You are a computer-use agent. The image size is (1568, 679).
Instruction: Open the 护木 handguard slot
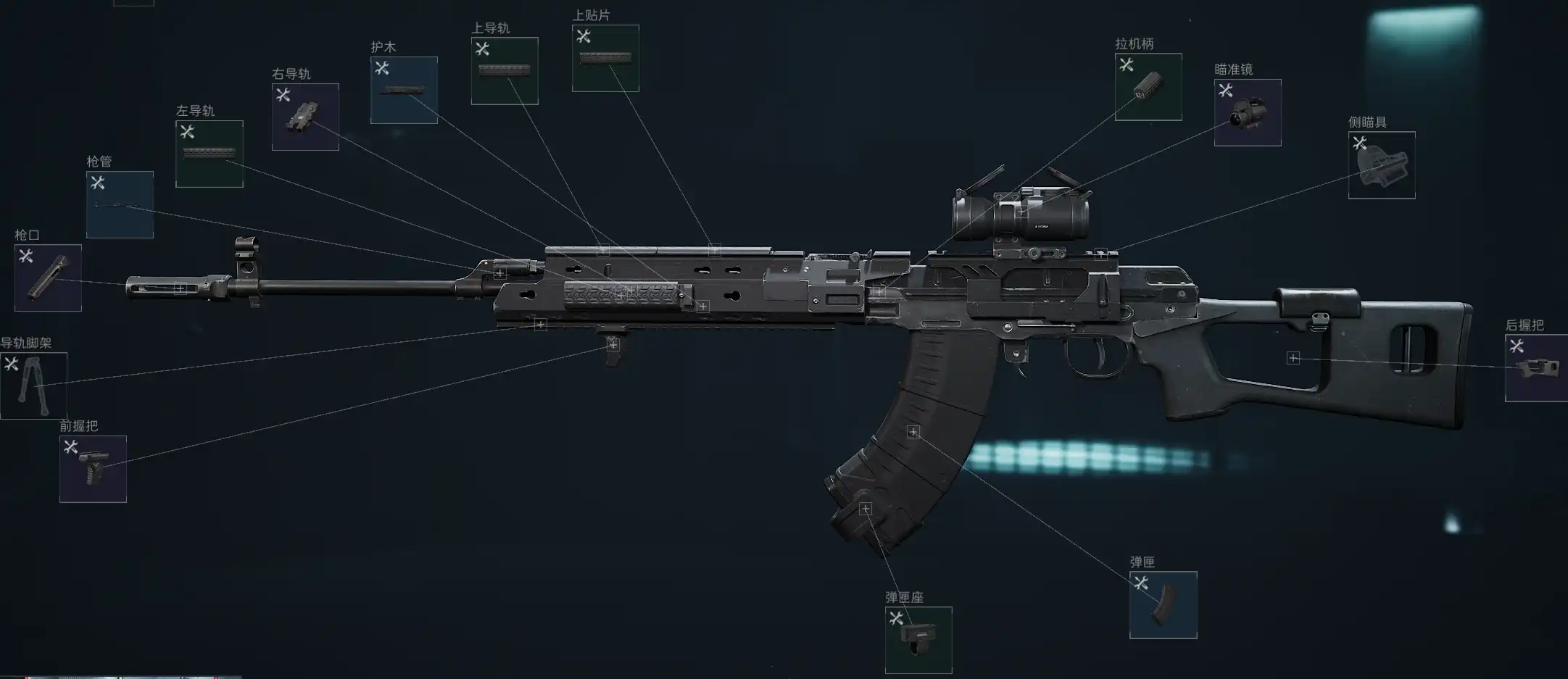coord(404,90)
